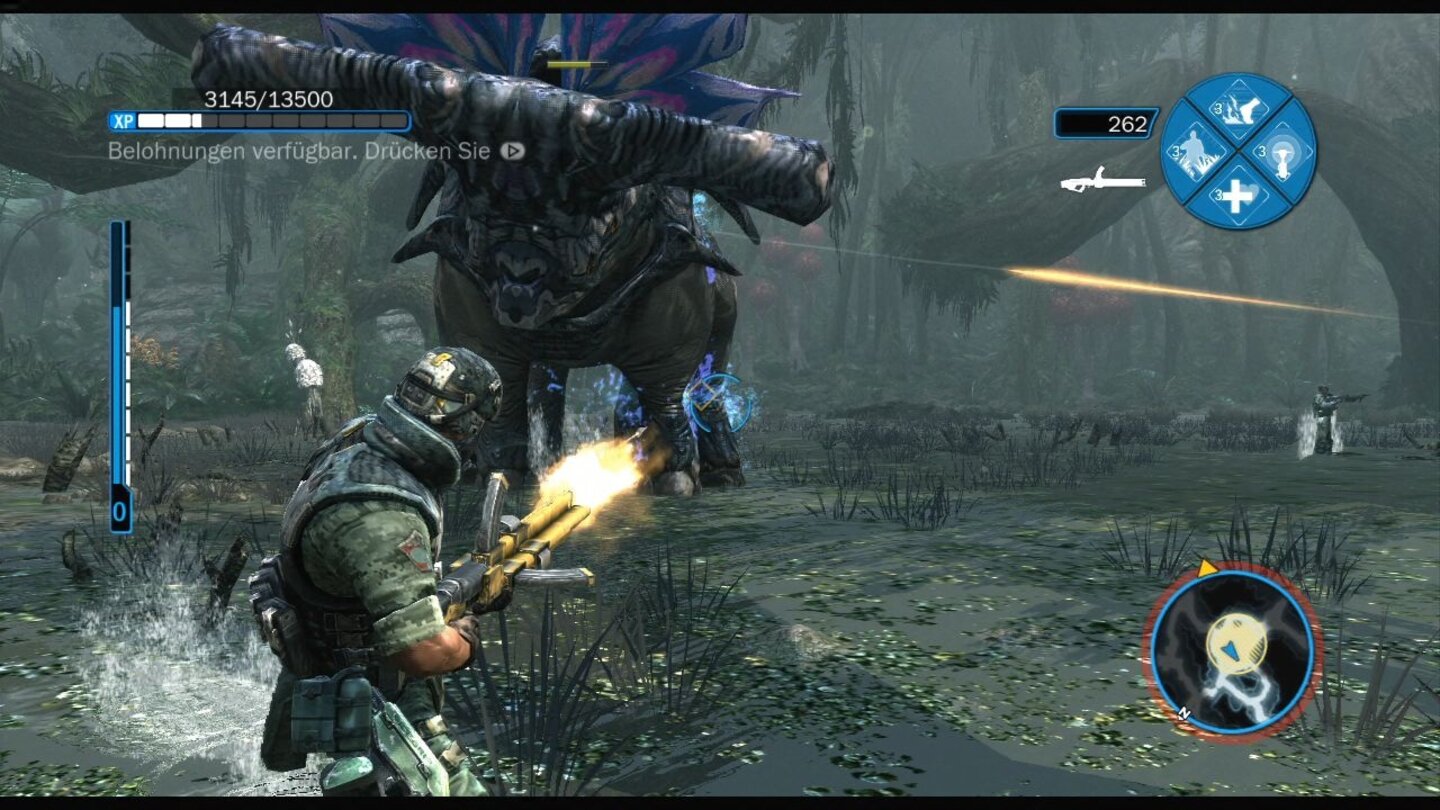
Task: Click the center hub of the ability wheel
Action: pyautogui.click(x=1239, y=150)
